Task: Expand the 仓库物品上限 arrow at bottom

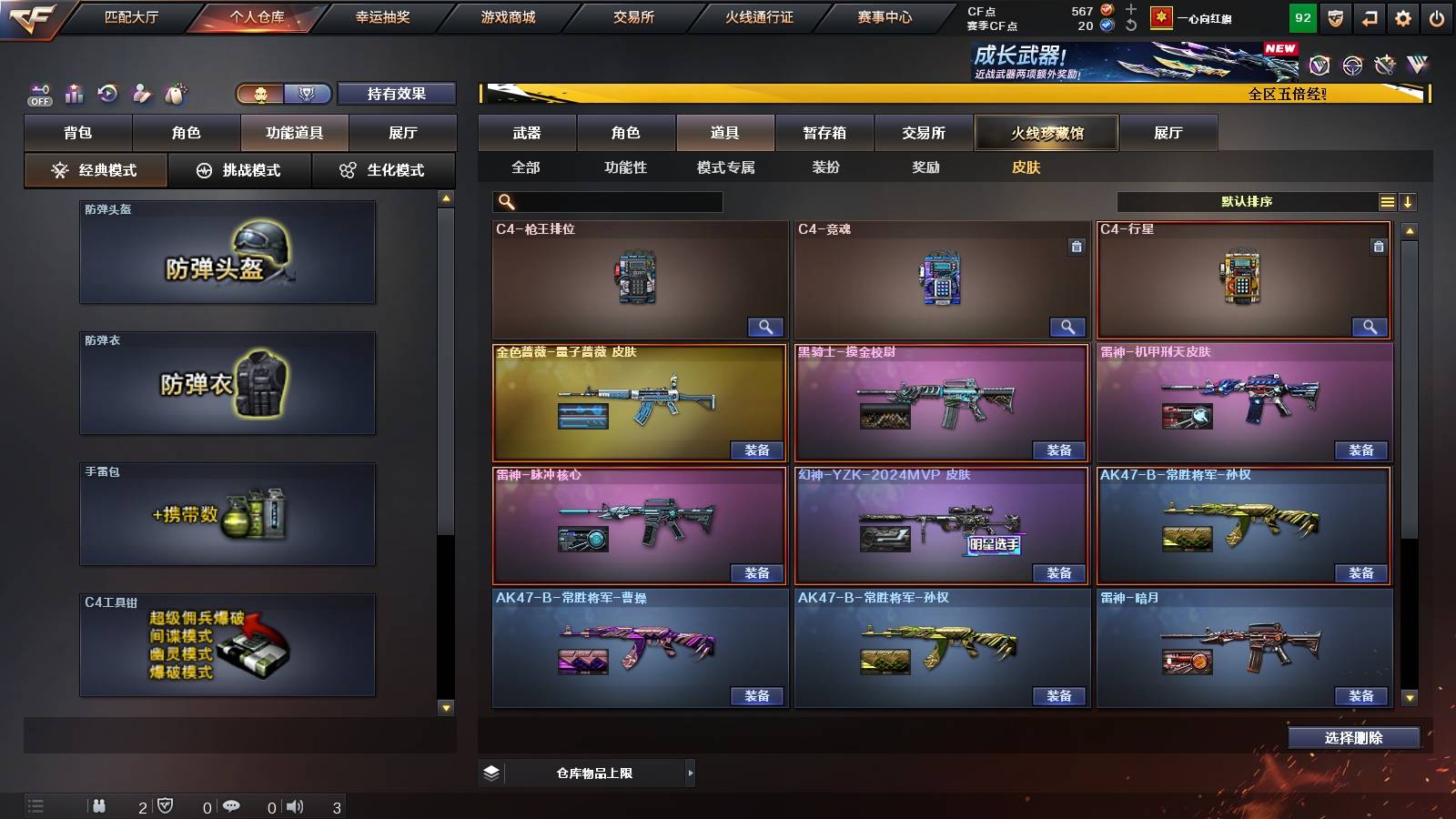Action: 690,773
